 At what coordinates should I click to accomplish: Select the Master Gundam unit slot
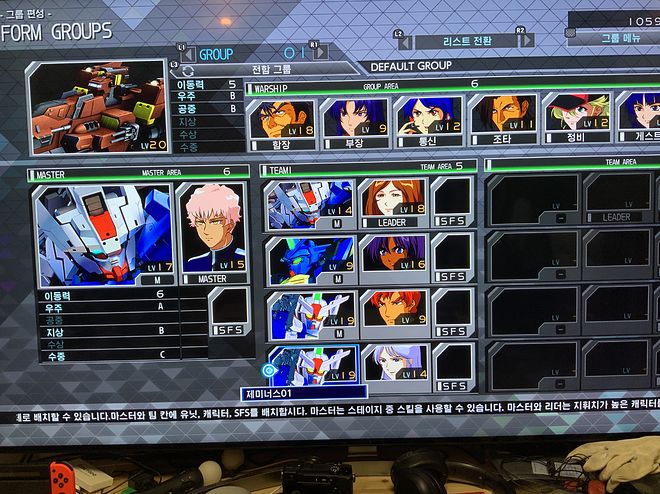(106, 234)
